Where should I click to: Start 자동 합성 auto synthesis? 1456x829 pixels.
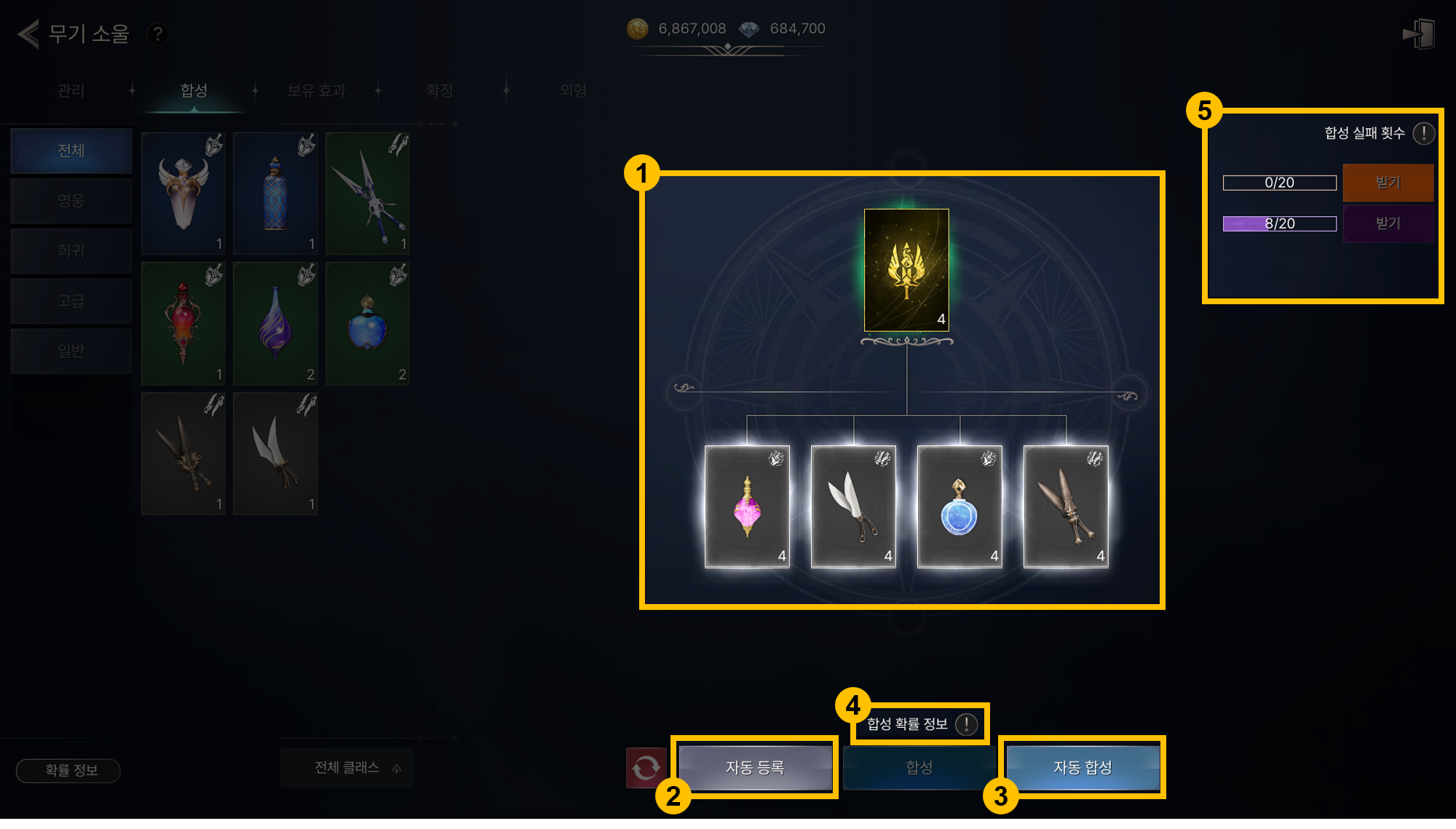tap(1083, 767)
